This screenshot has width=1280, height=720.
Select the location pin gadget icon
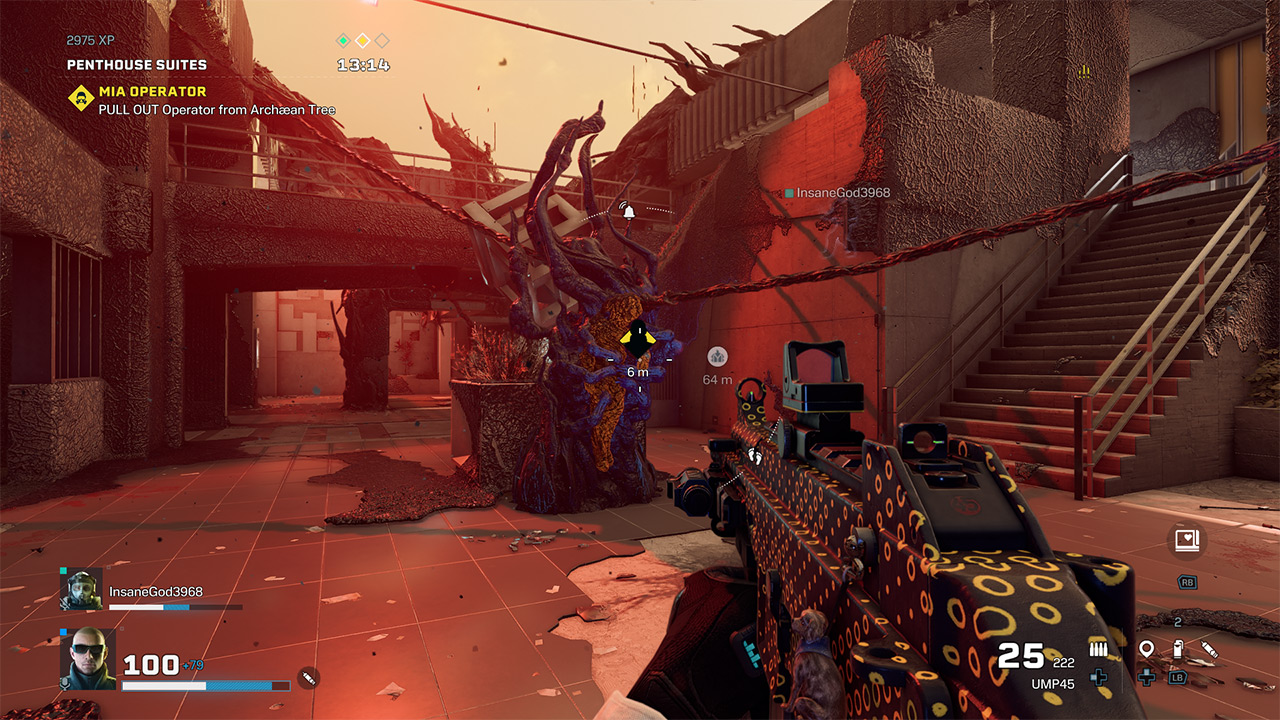1146,650
